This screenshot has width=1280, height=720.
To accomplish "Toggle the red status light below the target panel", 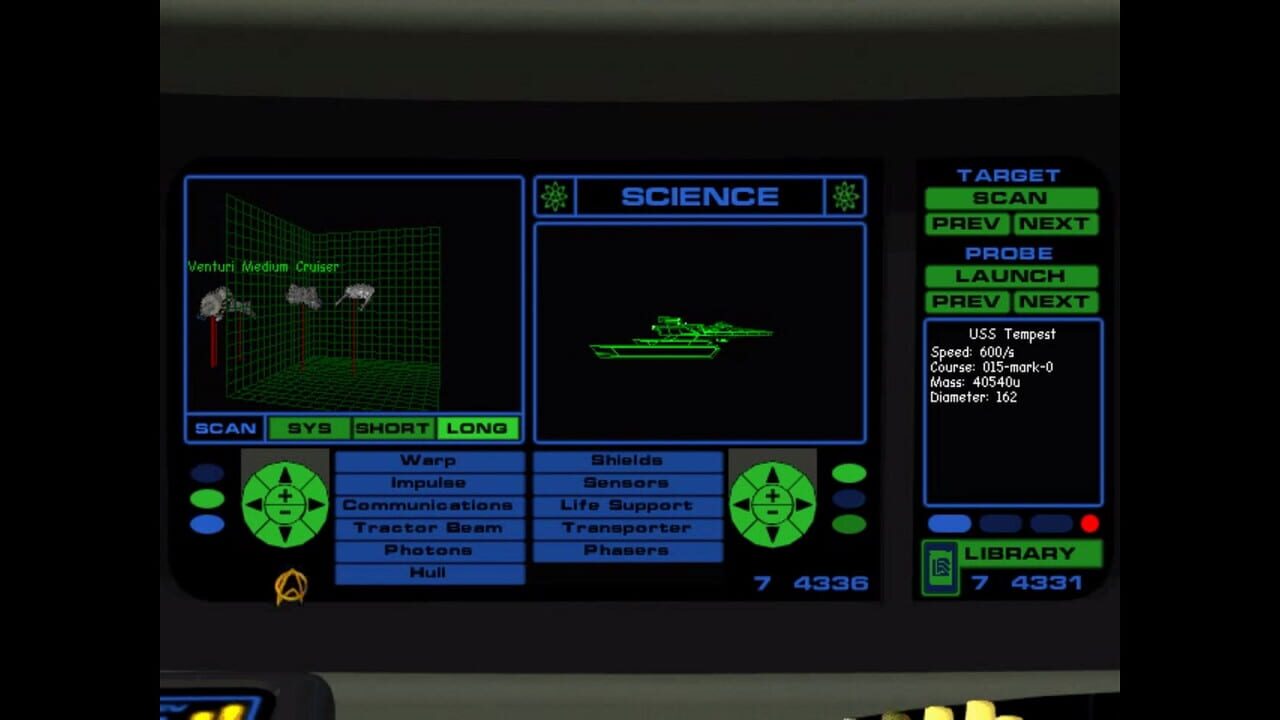I will pyautogui.click(x=1090, y=522).
